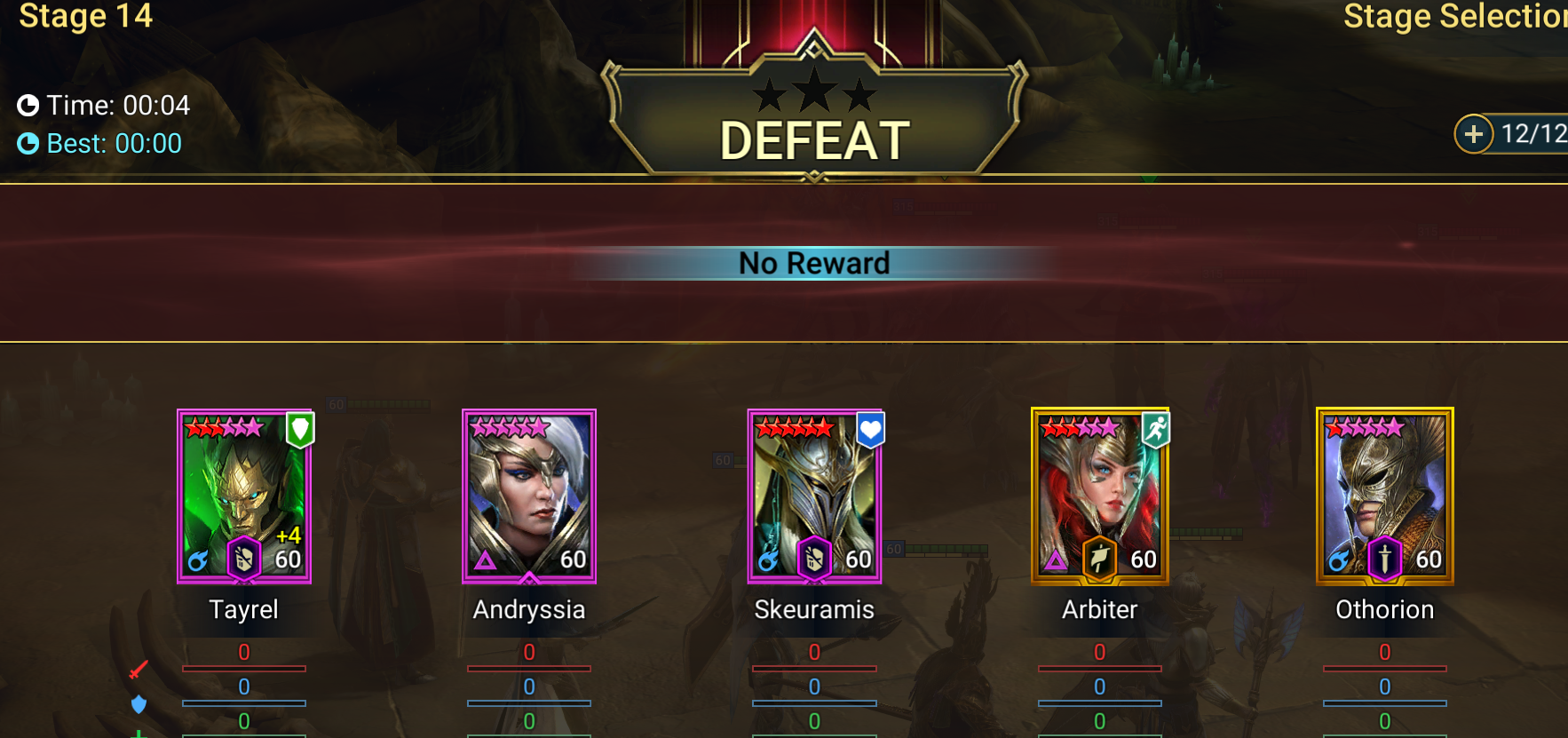Choose the Skeuramis champion portrait
The width and height of the screenshot is (1568, 738).
tap(814, 496)
